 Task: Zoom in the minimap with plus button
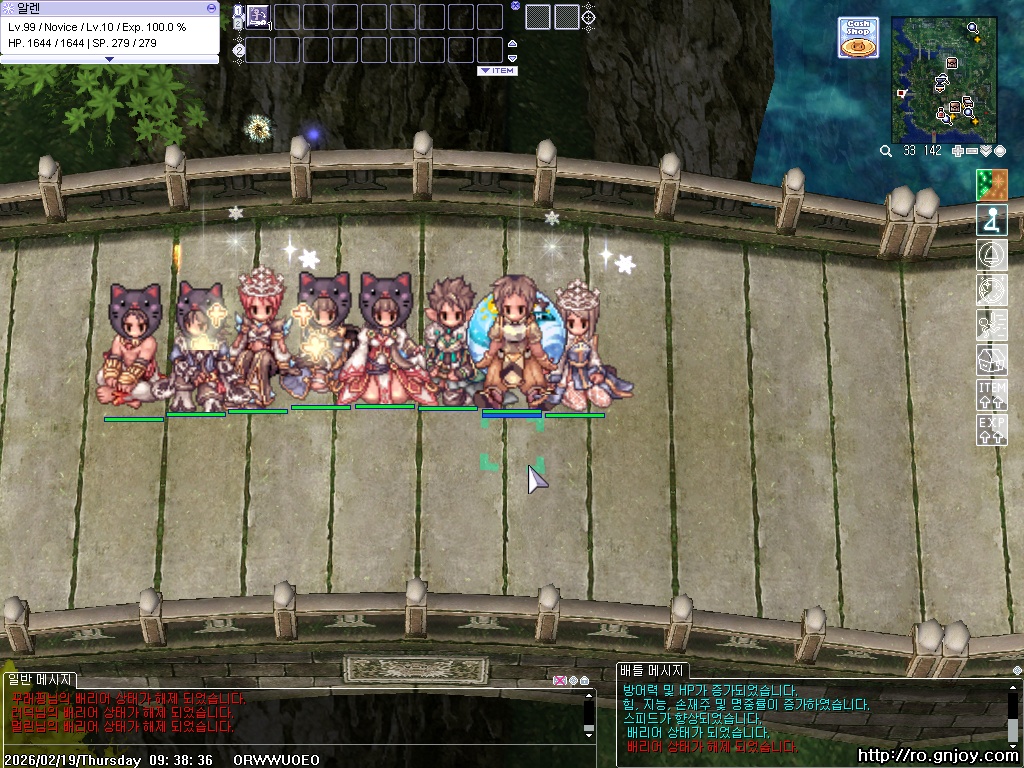pos(958,151)
